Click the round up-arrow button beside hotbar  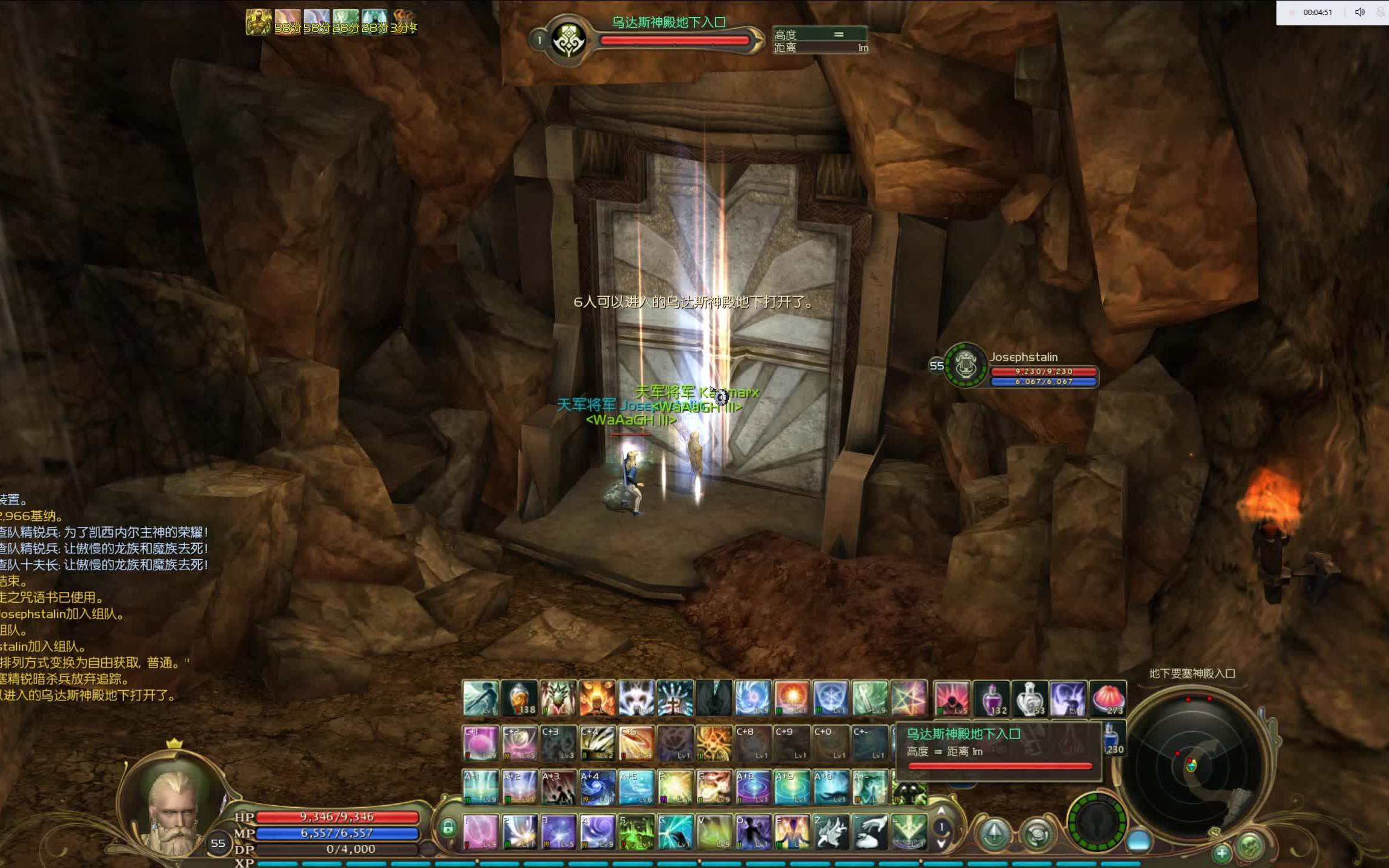[994, 834]
